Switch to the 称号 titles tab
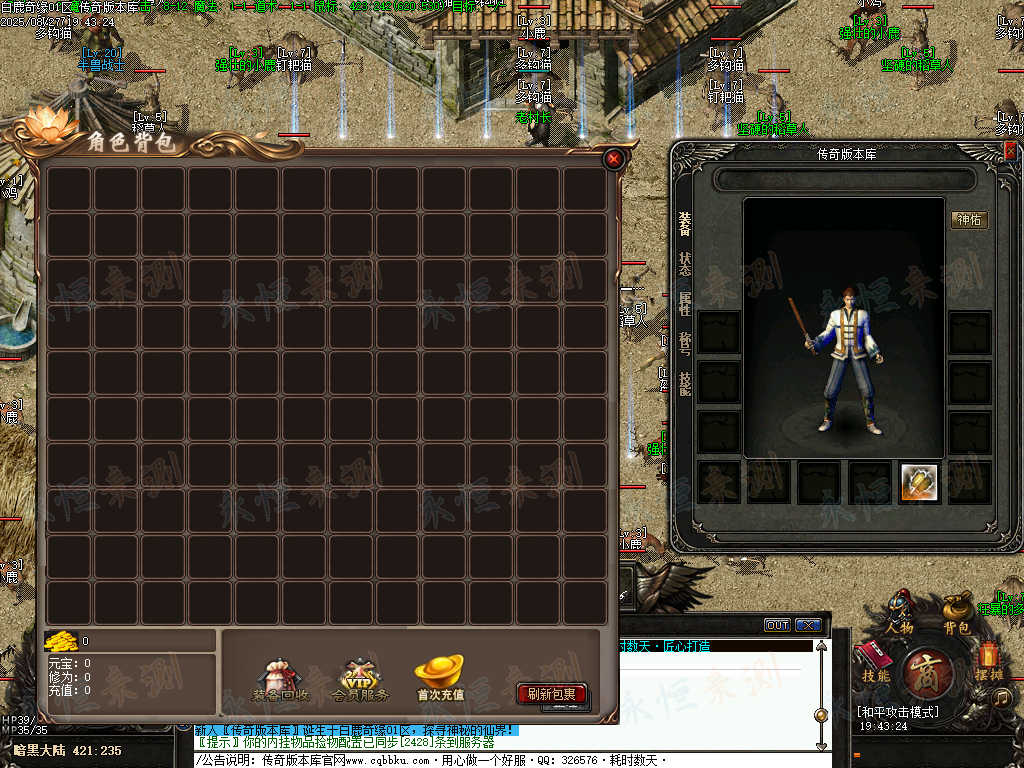1024x768 pixels. [x=685, y=344]
